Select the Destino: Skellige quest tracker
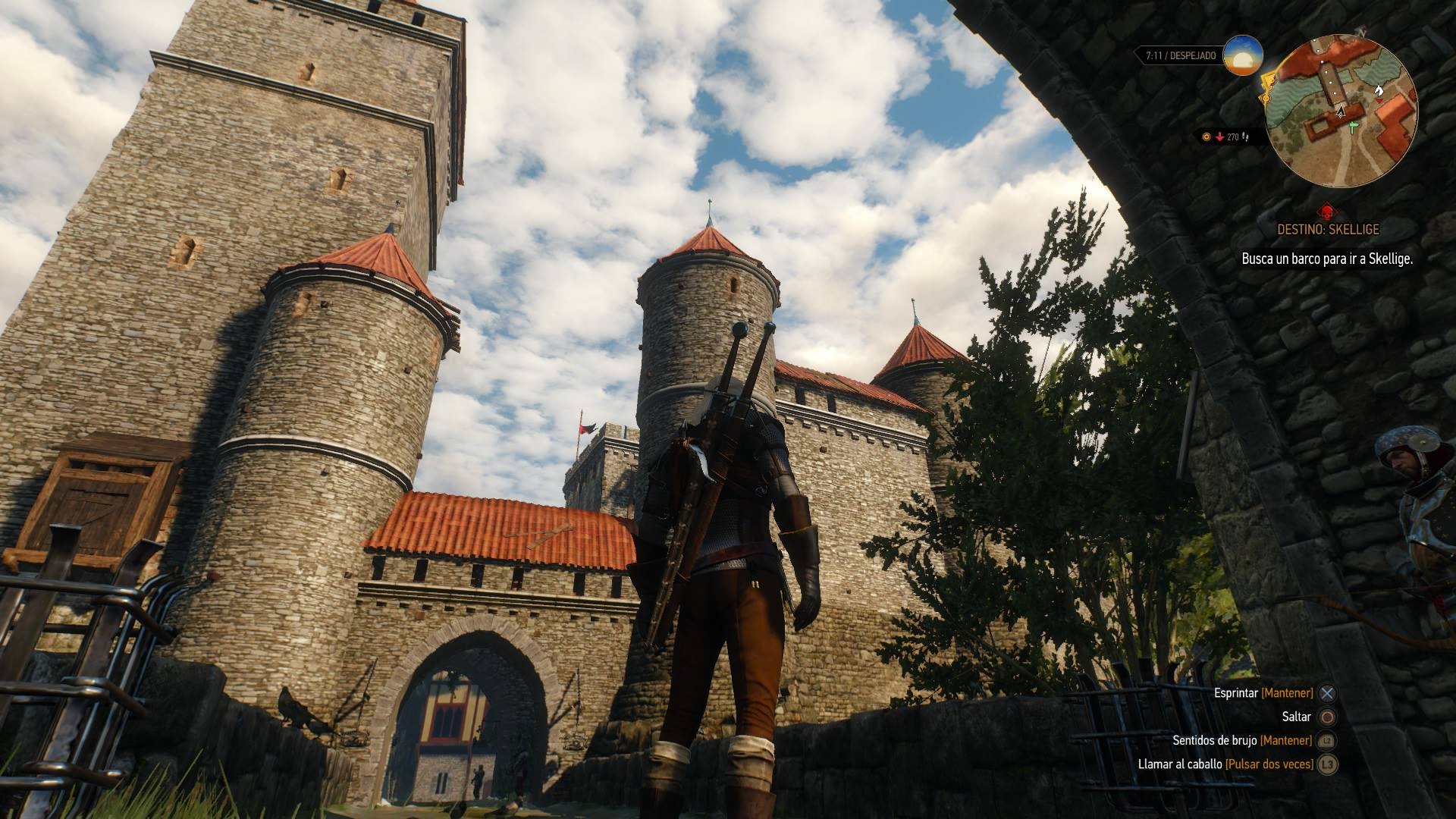 click(x=1326, y=229)
